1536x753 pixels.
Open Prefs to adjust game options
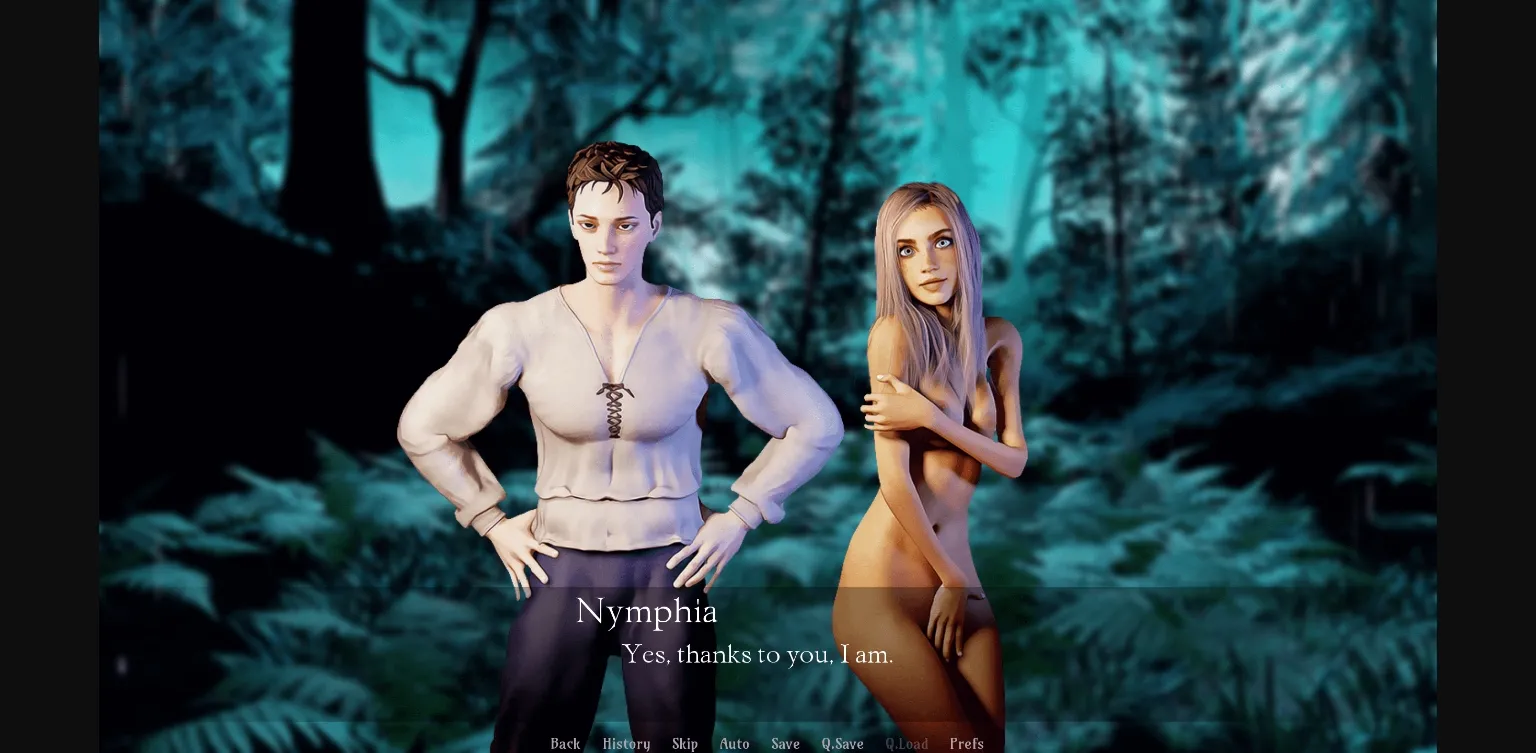tap(966, 744)
